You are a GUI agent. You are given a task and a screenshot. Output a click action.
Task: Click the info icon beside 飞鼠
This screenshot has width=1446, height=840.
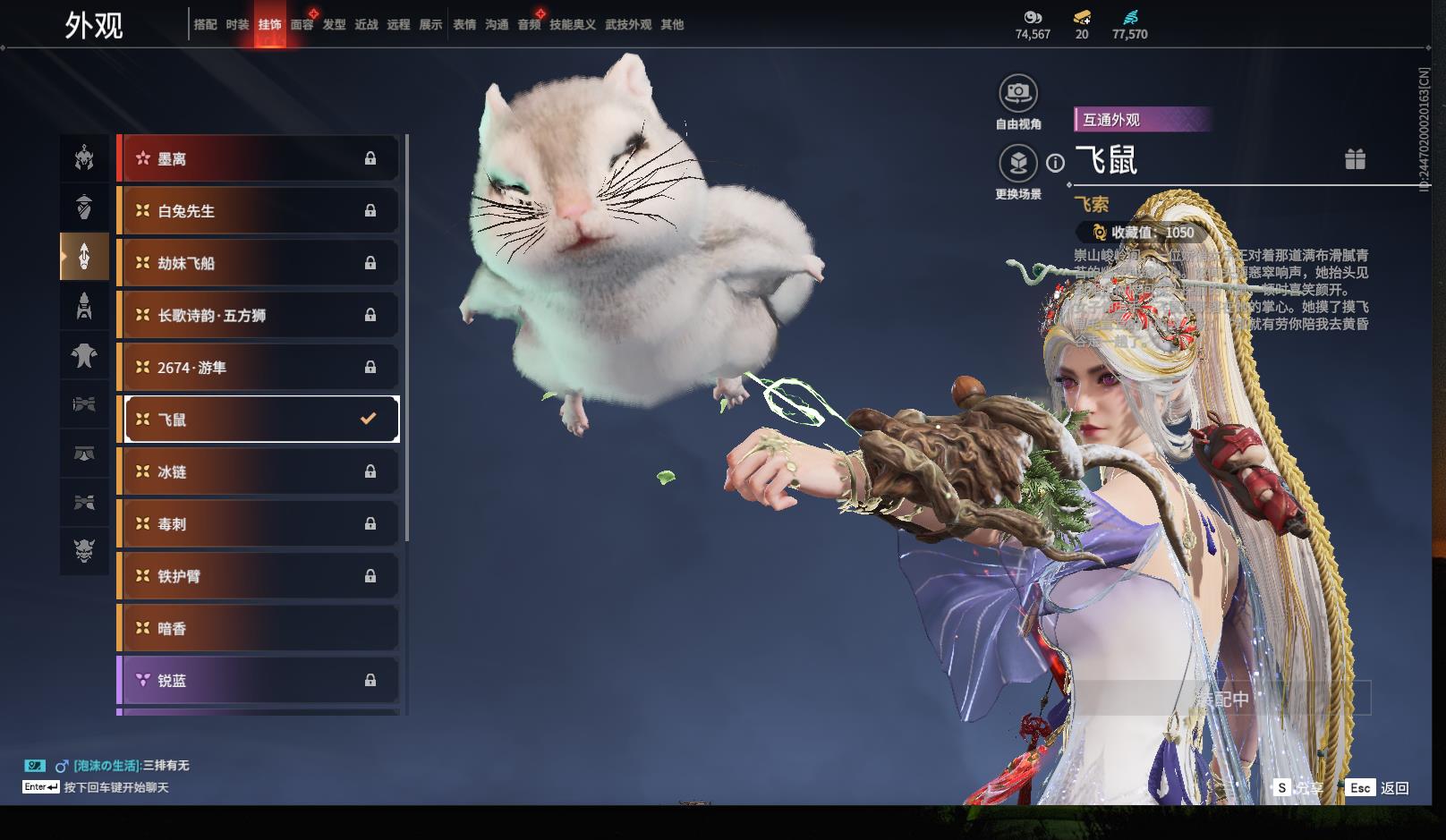[x=1056, y=163]
